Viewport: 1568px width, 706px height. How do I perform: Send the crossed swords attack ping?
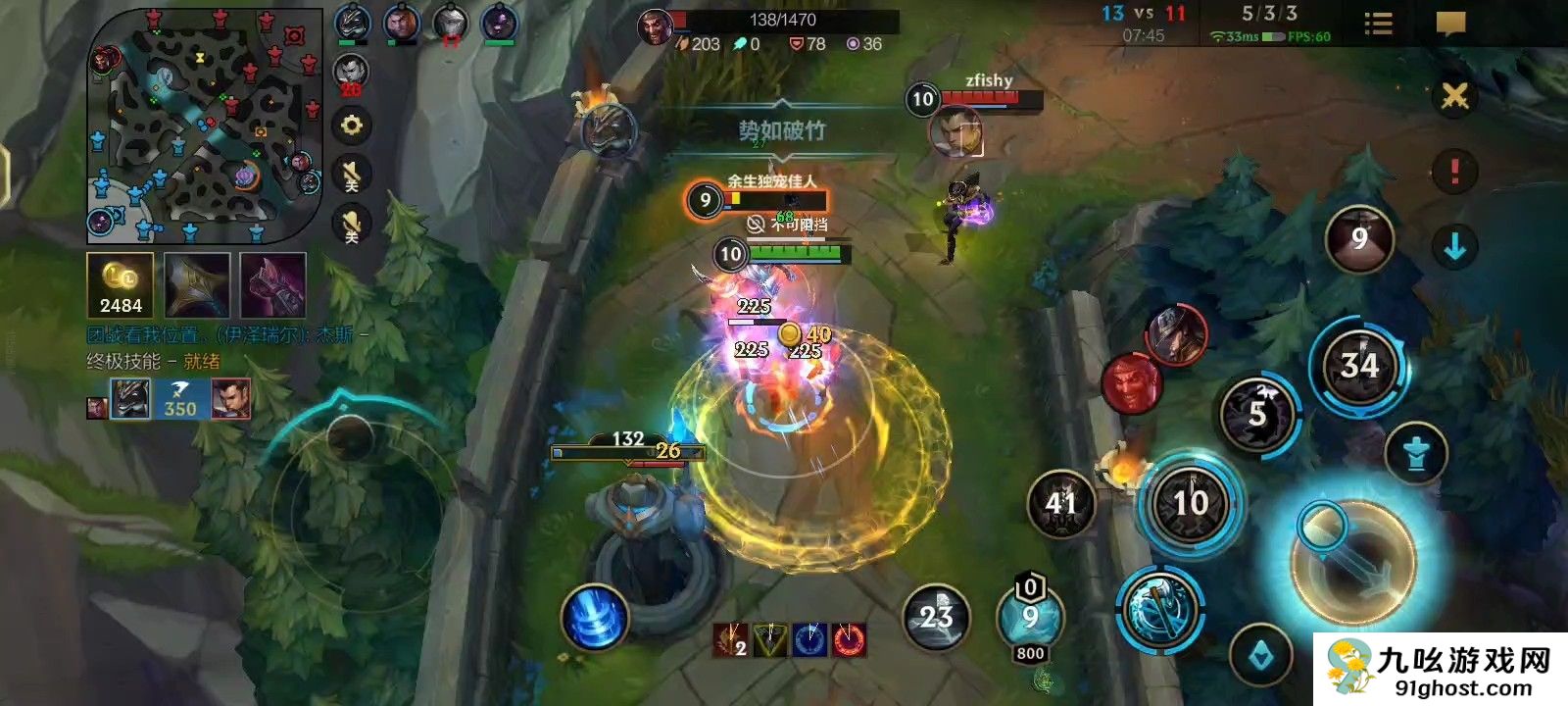pyautogui.click(x=1454, y=97)
